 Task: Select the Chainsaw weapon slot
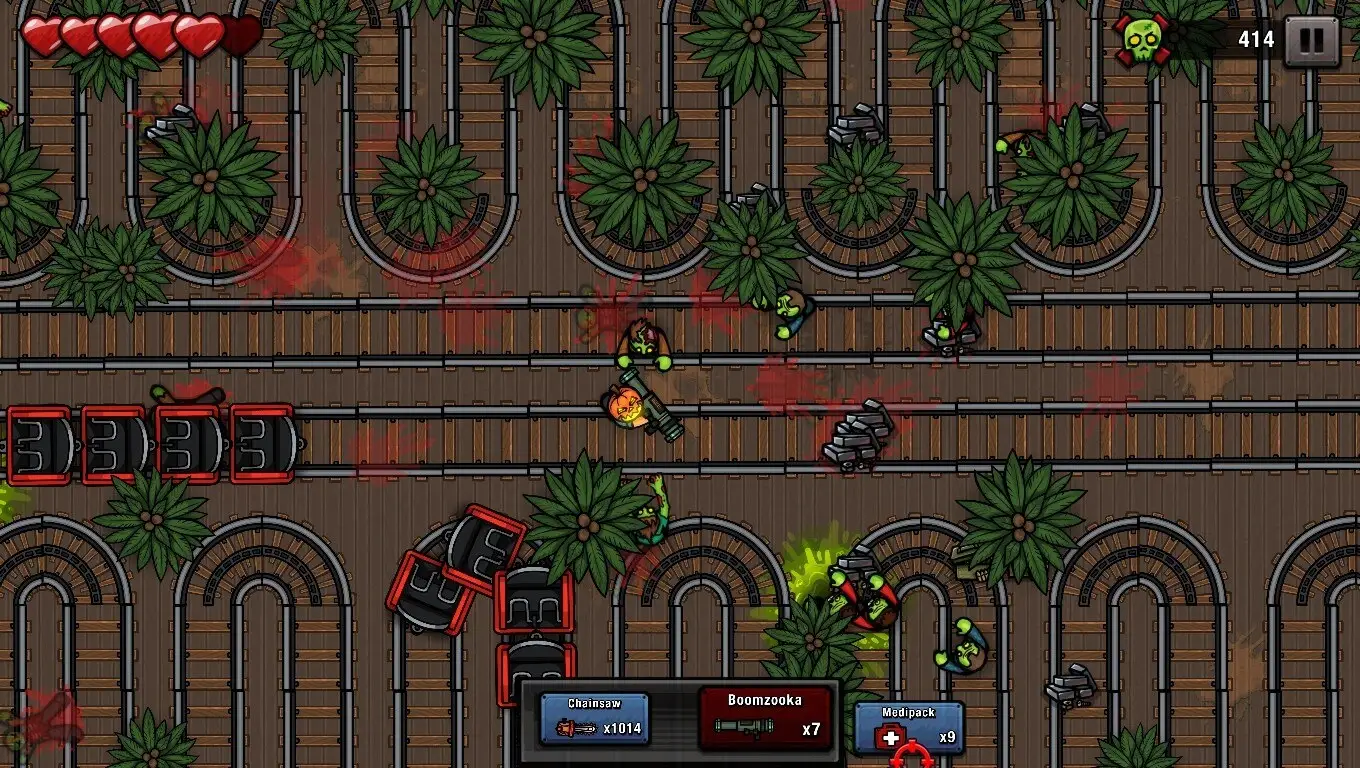[594, 718]
